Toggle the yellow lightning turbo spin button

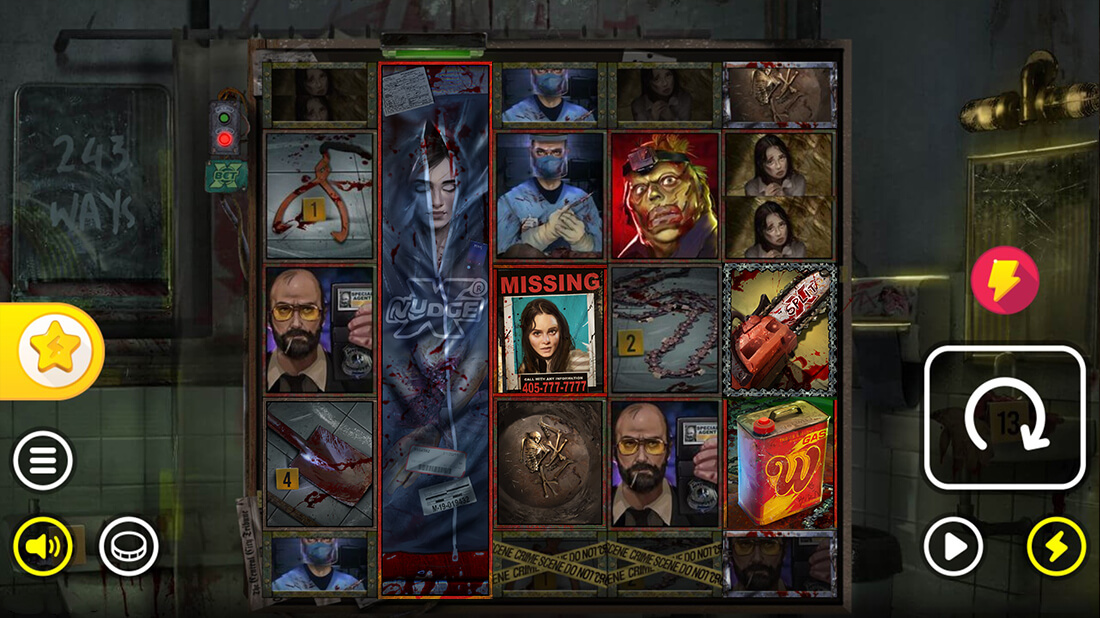point(1057,546)
